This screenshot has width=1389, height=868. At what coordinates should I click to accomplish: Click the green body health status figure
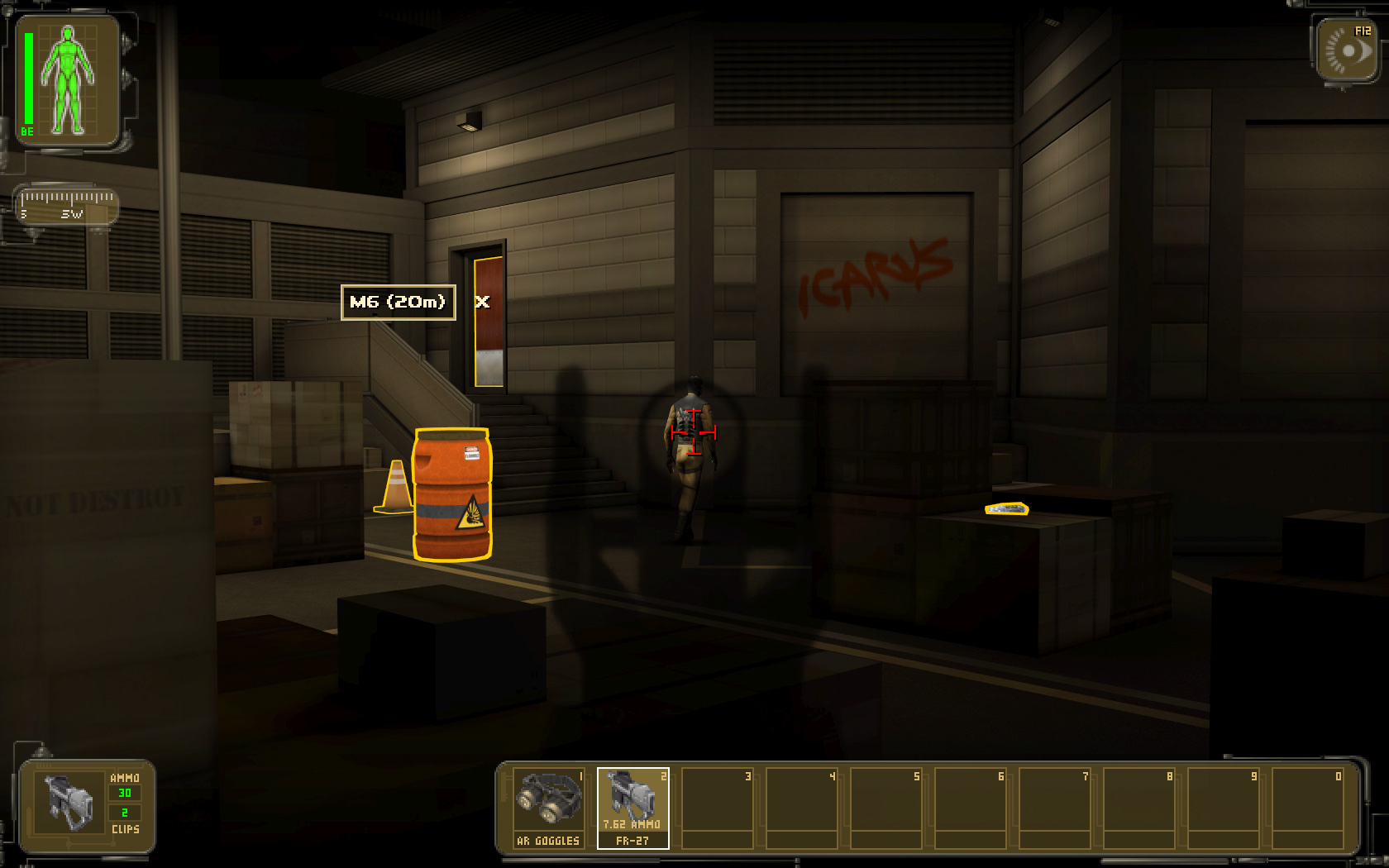coord(68,81)
